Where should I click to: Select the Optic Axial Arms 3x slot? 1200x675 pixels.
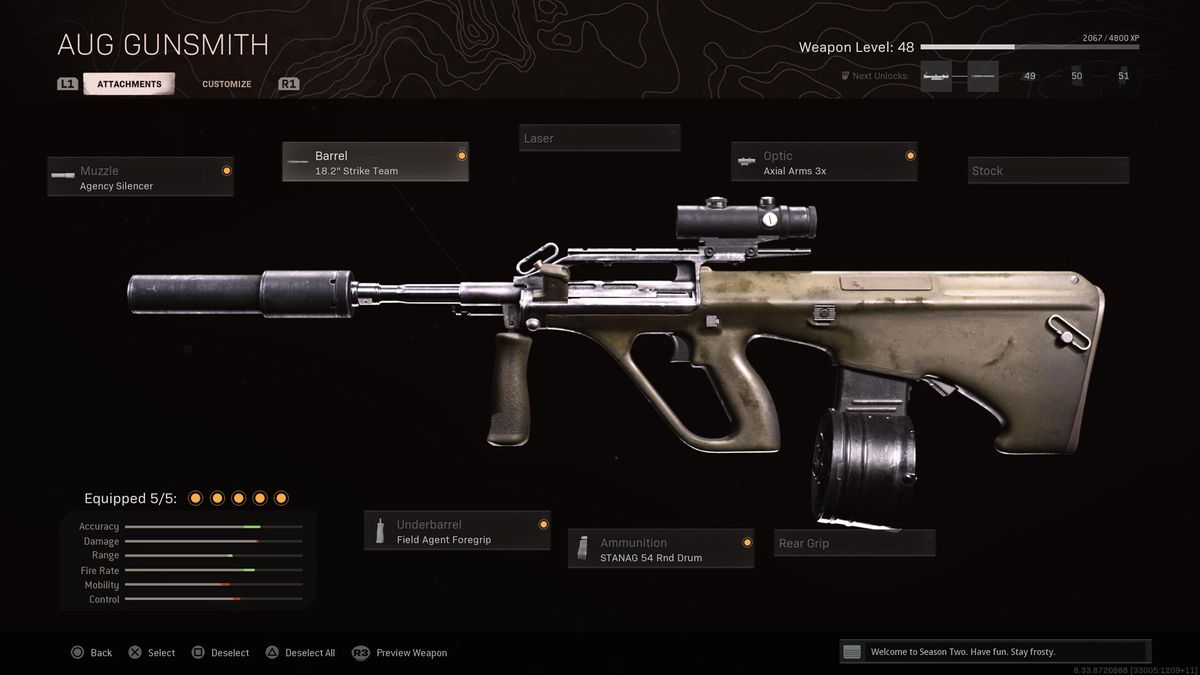[824, 162]
